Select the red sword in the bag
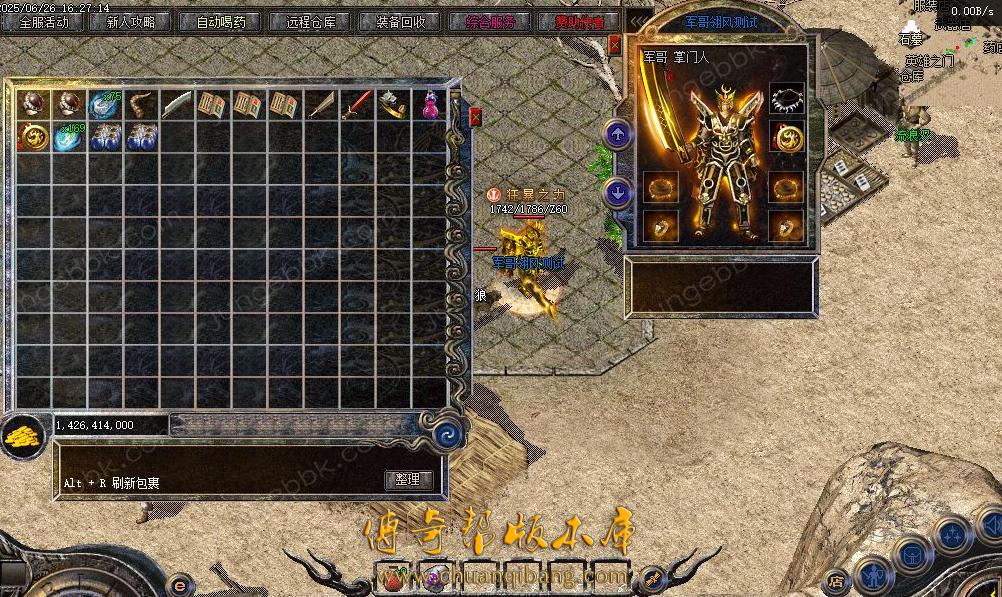1002x597 pixels. click(x=358, y=105)
